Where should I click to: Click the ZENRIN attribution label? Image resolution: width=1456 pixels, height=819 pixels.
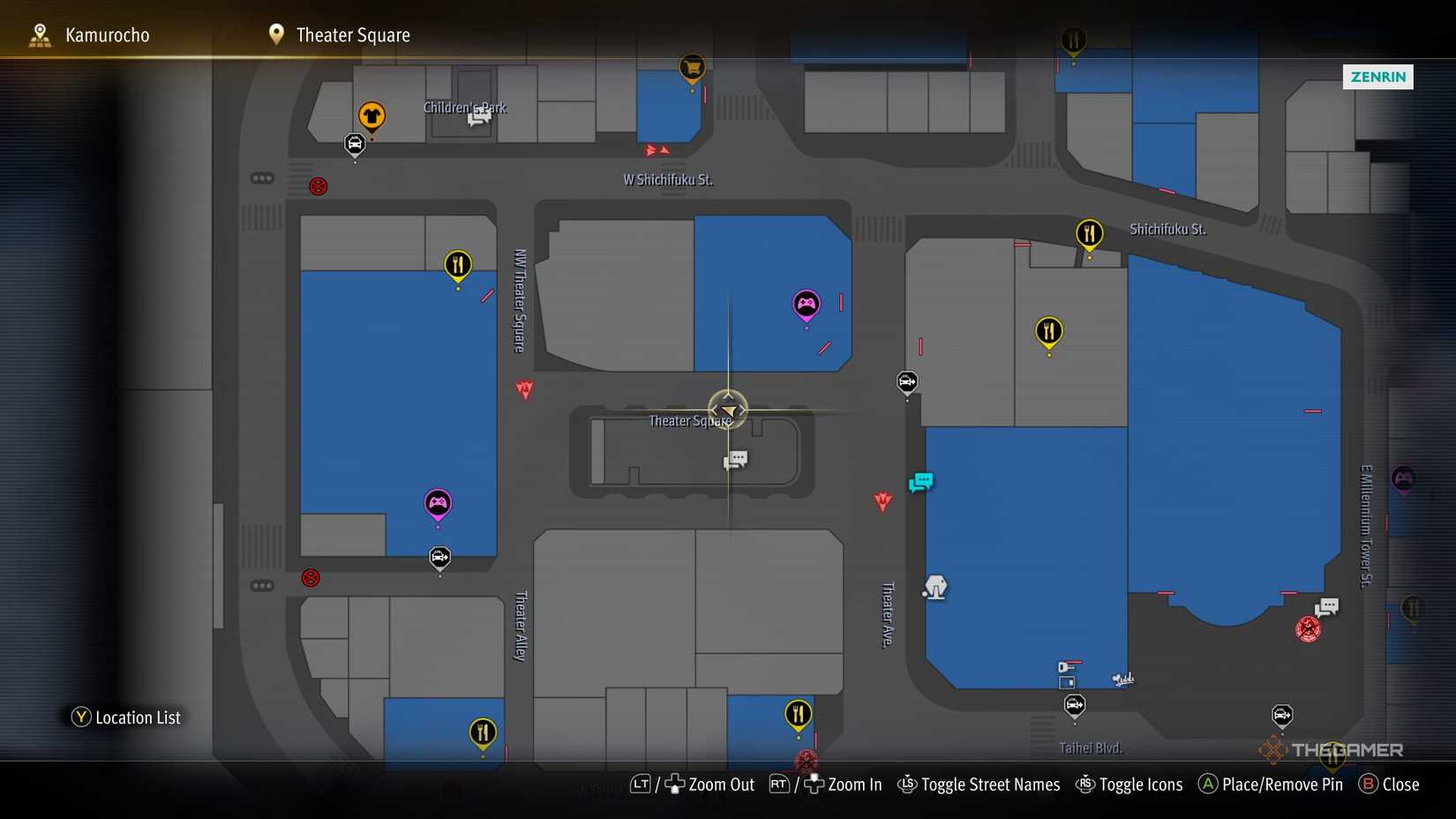point(1377,77)
